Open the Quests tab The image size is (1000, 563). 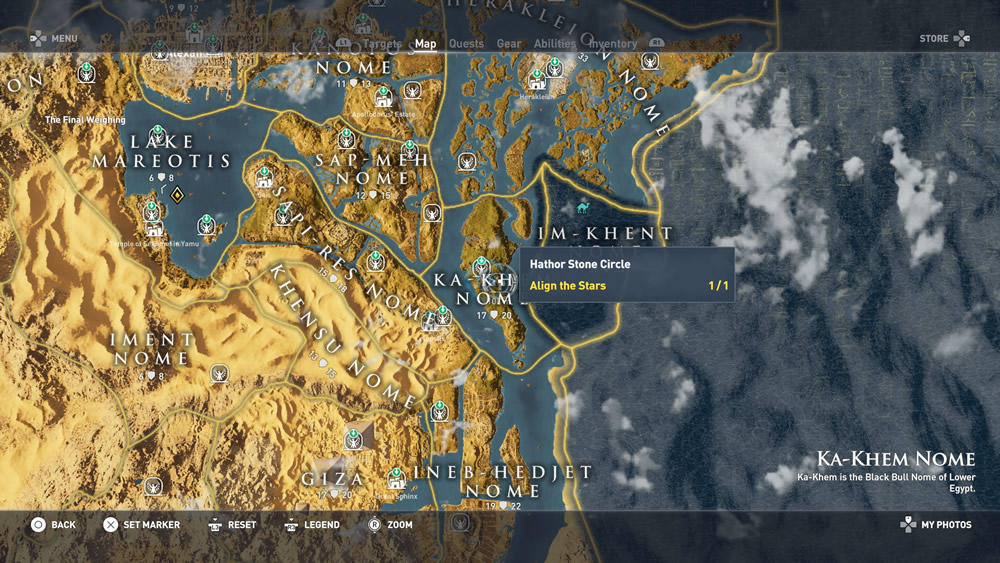(466, 44)
